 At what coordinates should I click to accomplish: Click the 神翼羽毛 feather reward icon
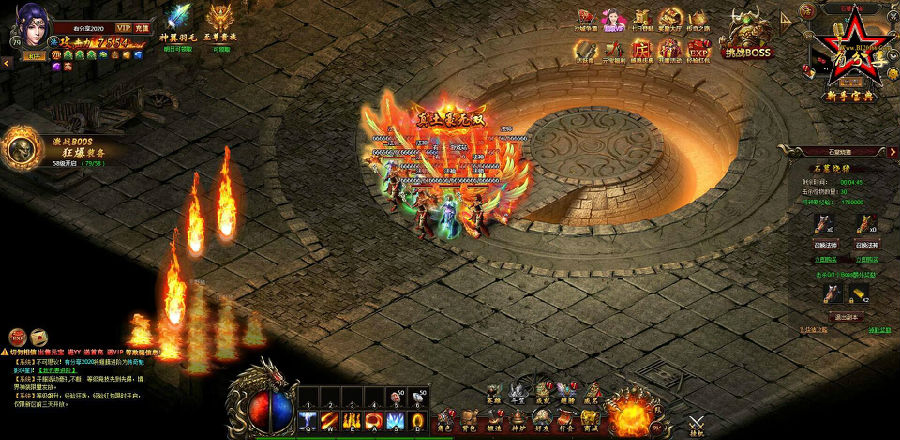(x=181, y=19)
